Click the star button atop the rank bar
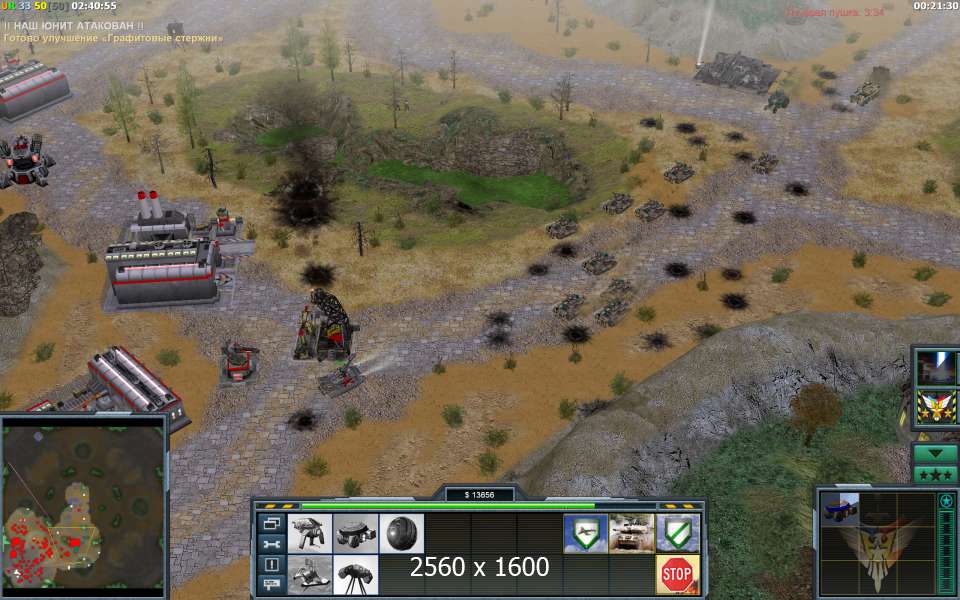 tap(946, 500)
